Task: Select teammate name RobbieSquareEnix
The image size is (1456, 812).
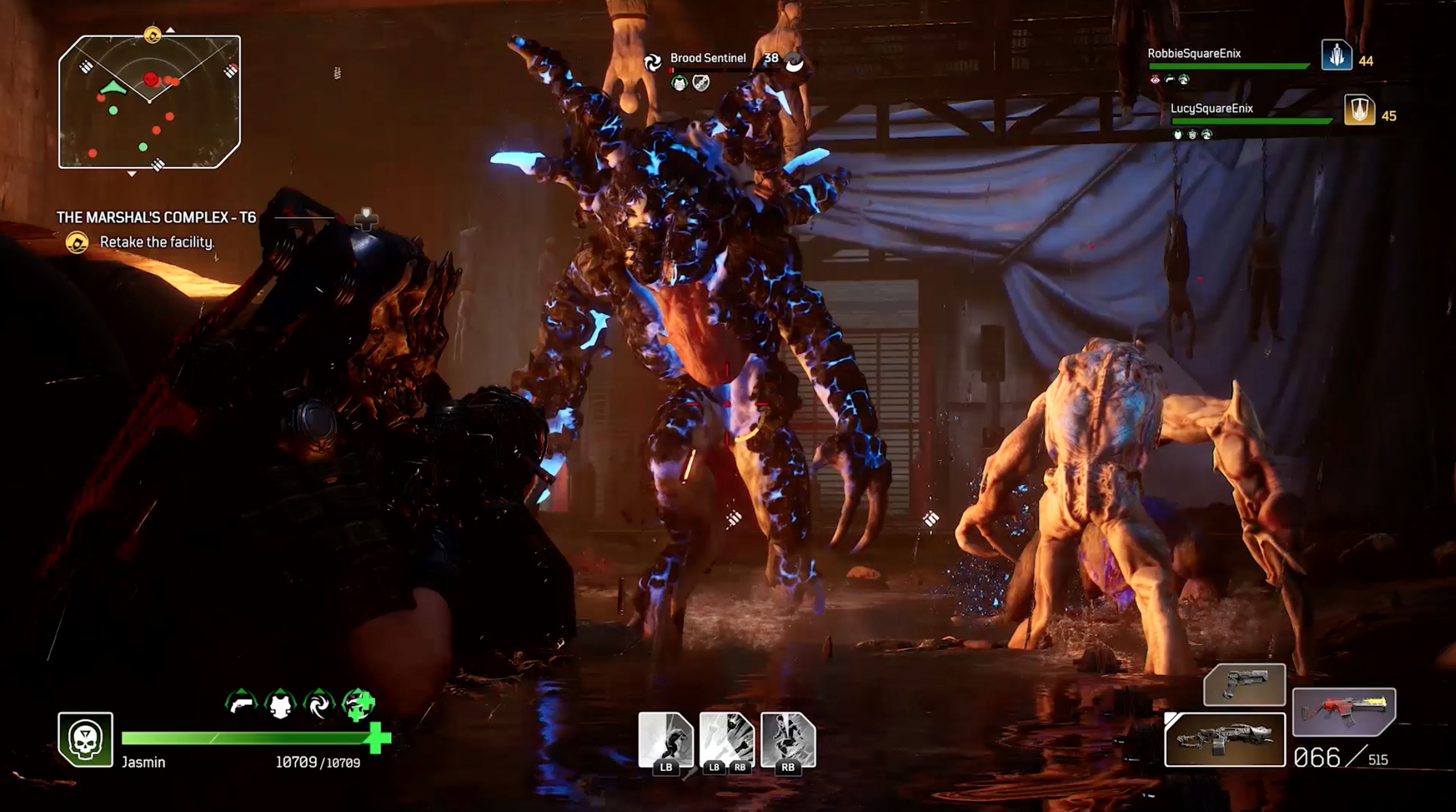Action: point(1194,54)
